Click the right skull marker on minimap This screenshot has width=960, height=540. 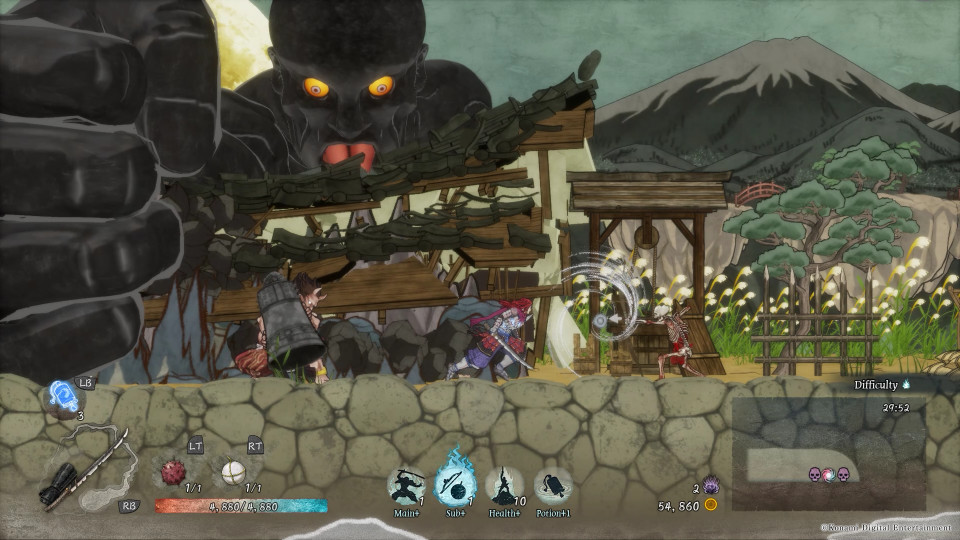click(x=843, y=474)
